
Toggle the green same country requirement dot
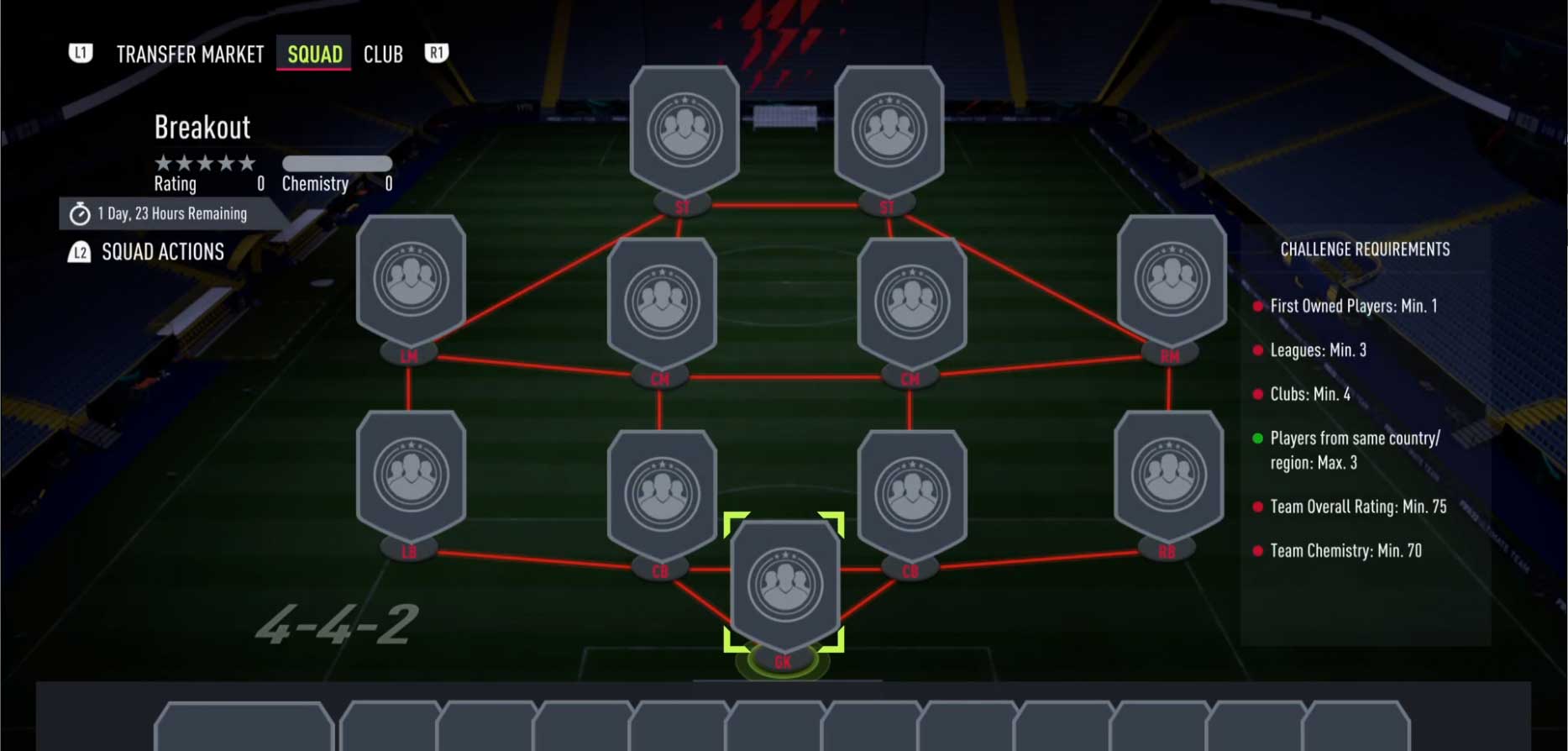coord(1258,438)
